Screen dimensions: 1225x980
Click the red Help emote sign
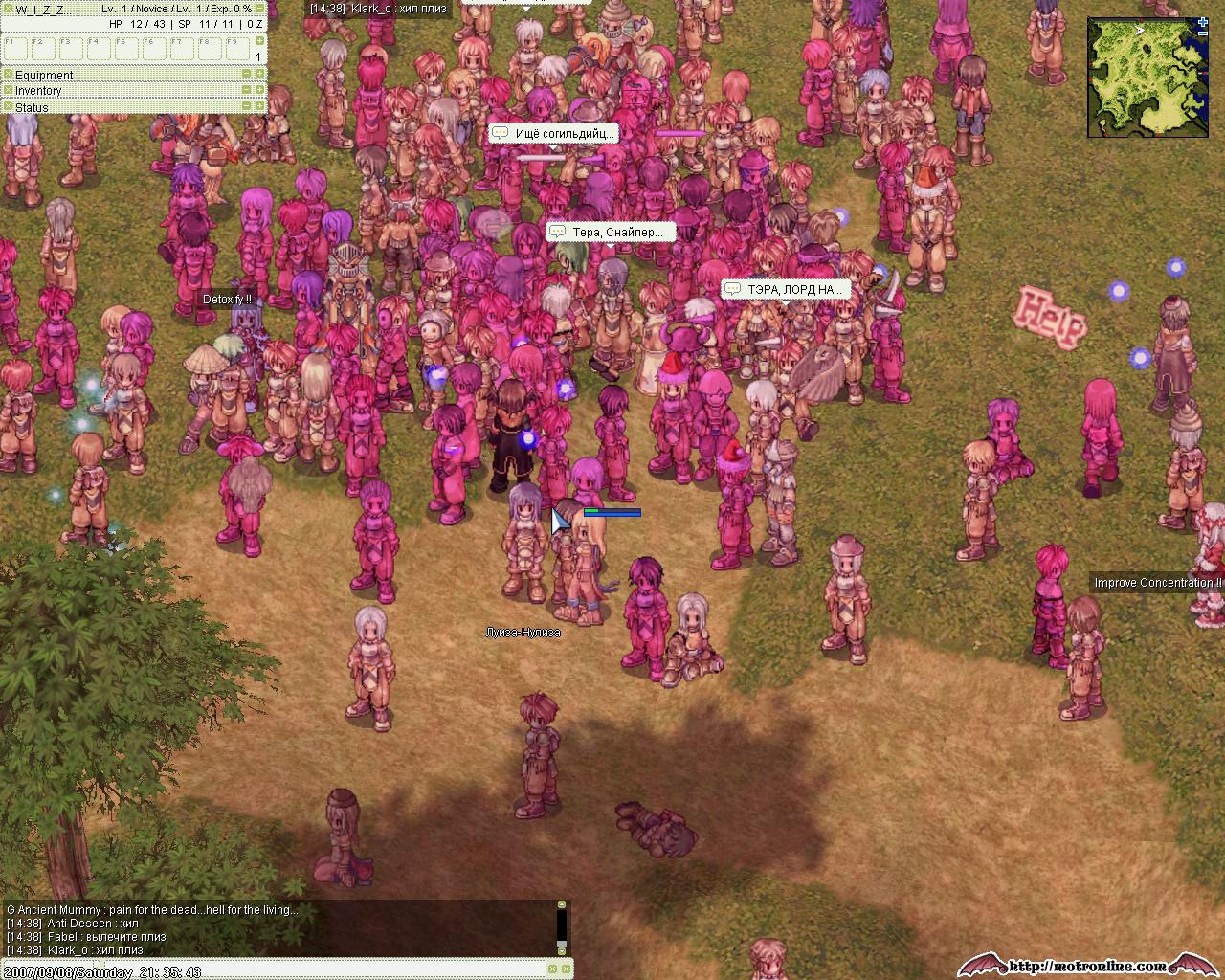[1050, 316]
